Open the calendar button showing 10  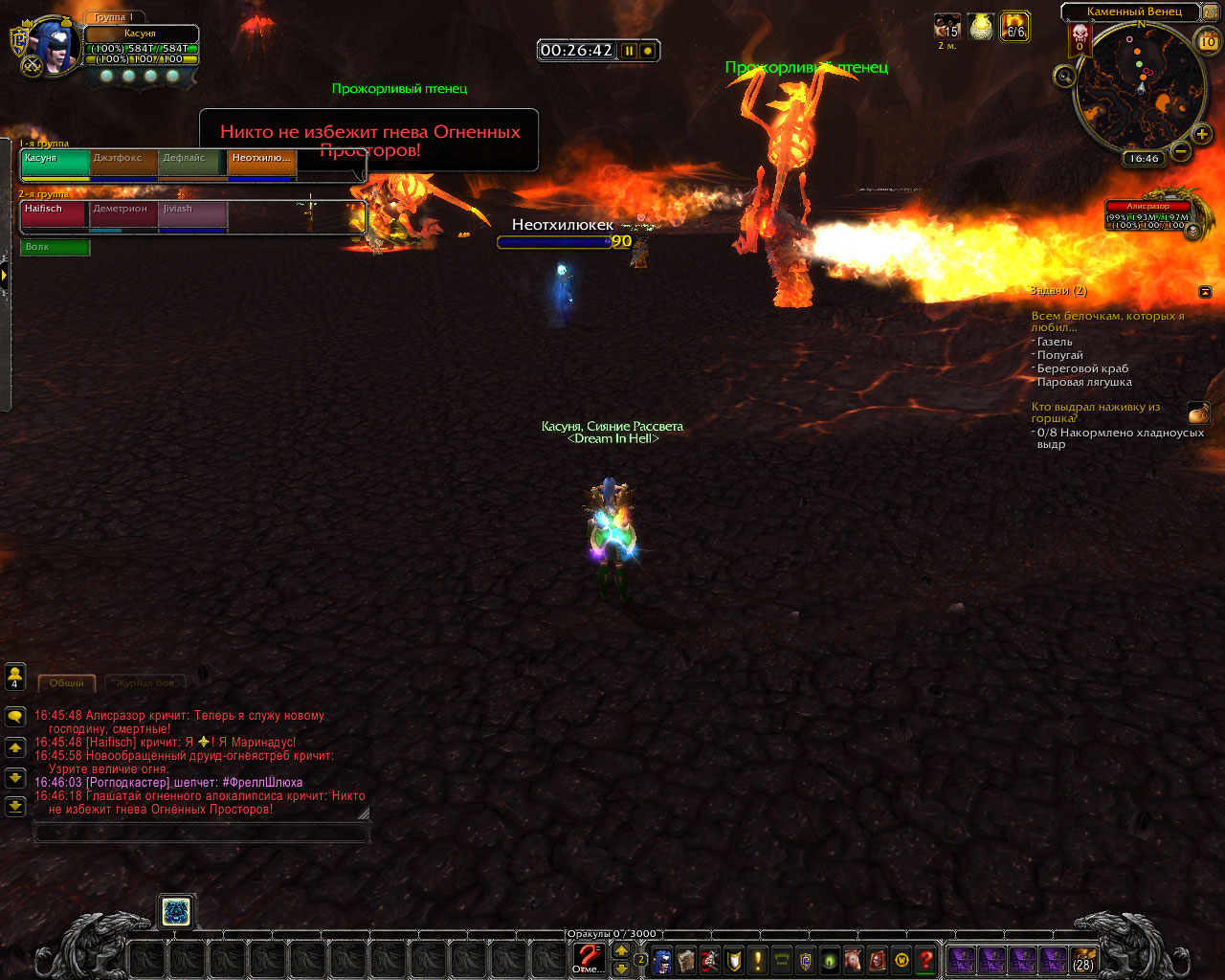click(1208, 41)
